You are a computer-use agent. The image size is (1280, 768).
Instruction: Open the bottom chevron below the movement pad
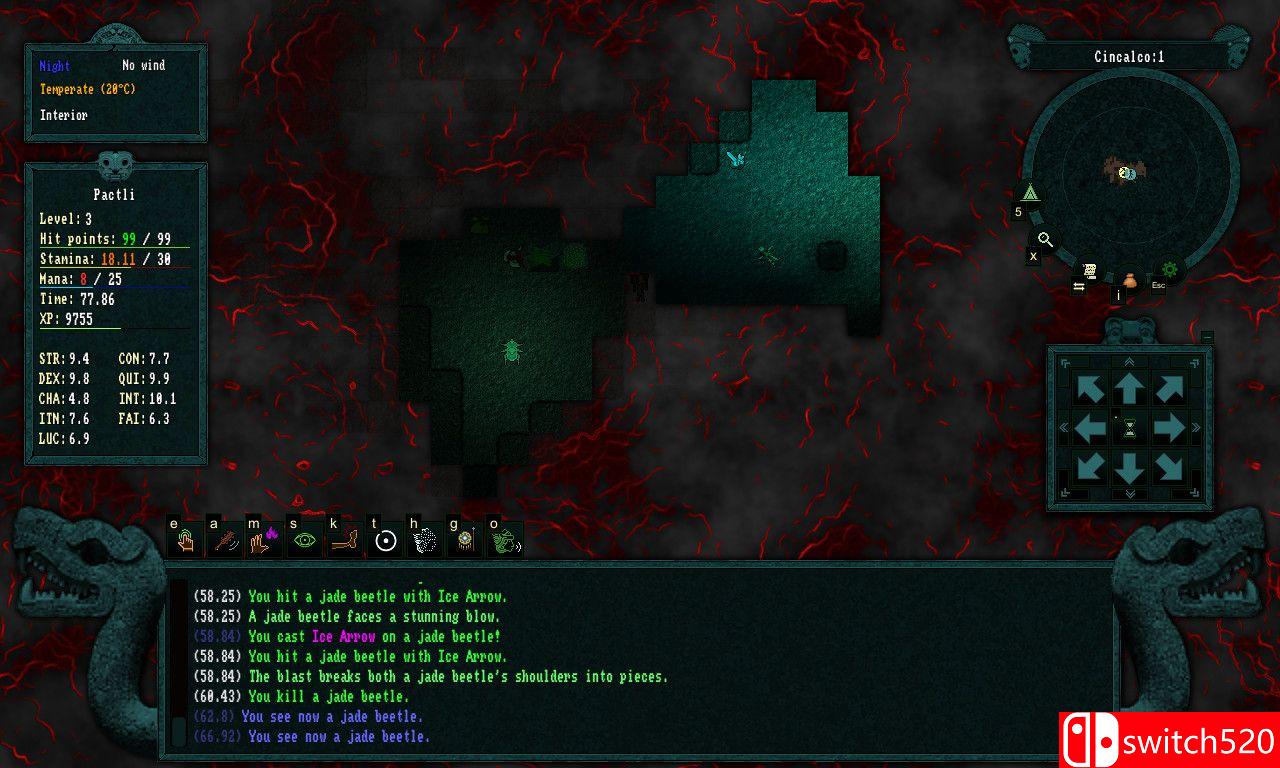click(1130, 494)
